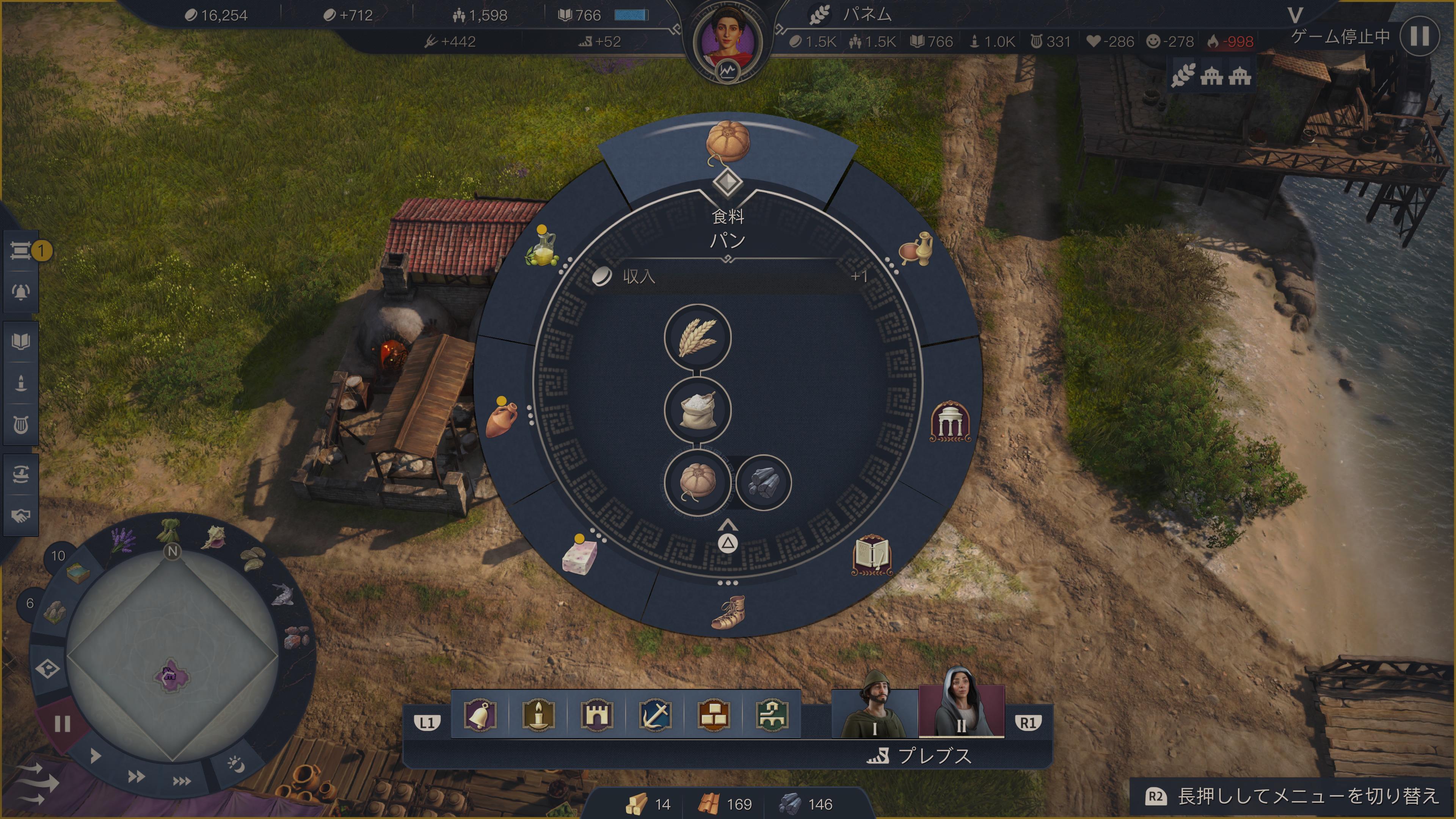Open the castle gate building category

pos(596,715)
